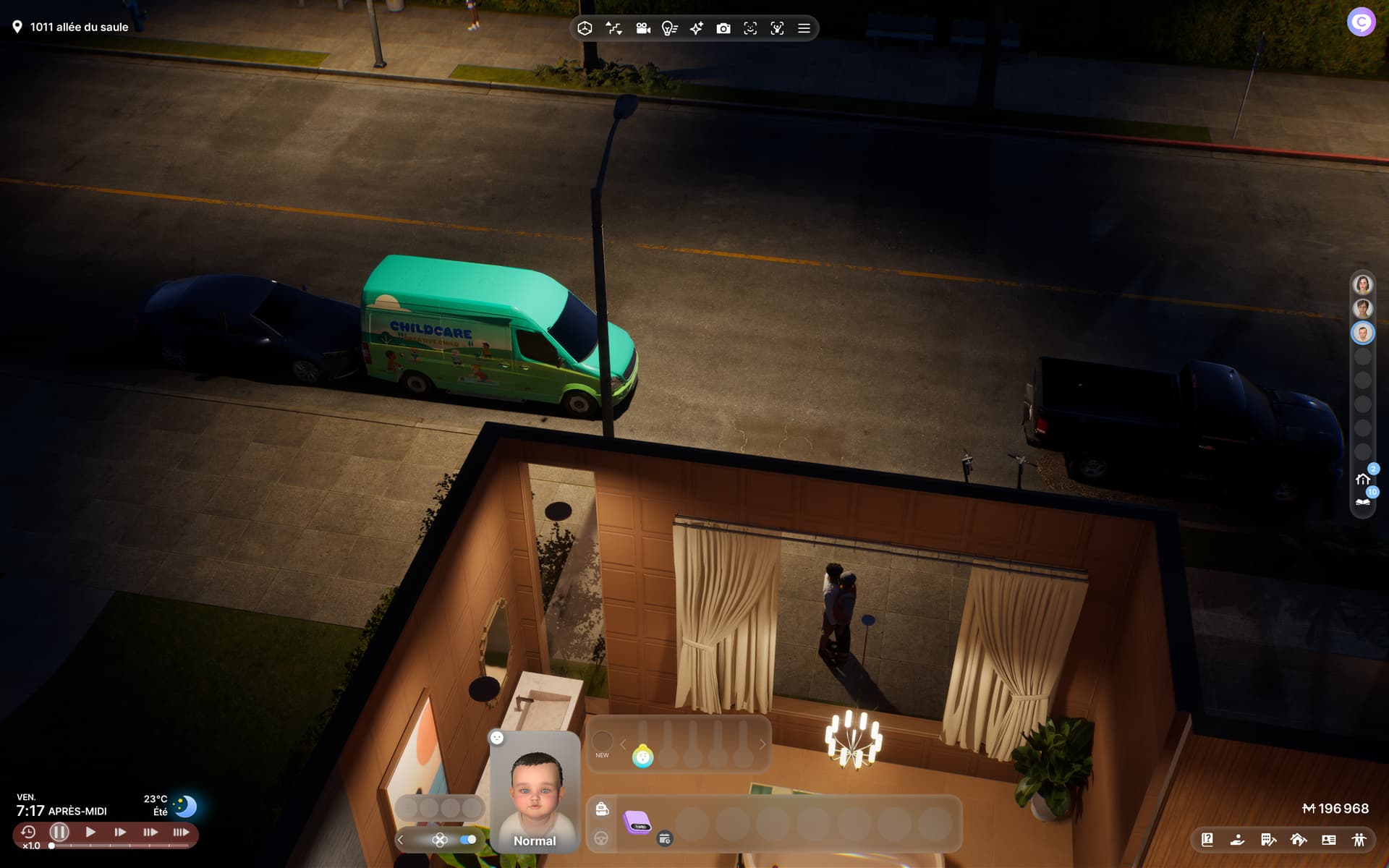Toggle the lightbulb lighting option
Image resolution: width=1389 pixels, height=868 pixels.
click(x=669, y=28)
